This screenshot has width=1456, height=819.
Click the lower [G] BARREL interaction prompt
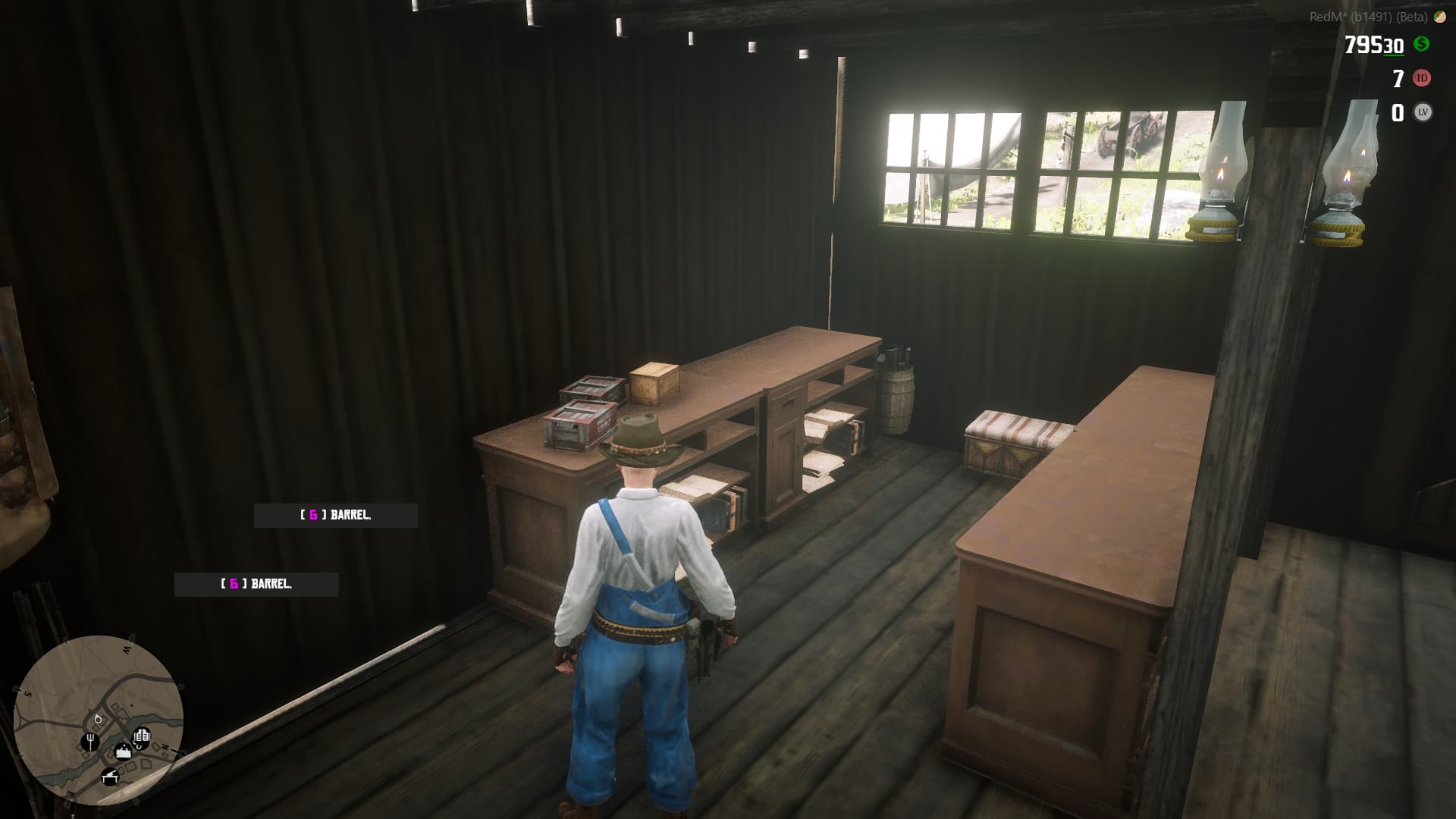point(256,585)
